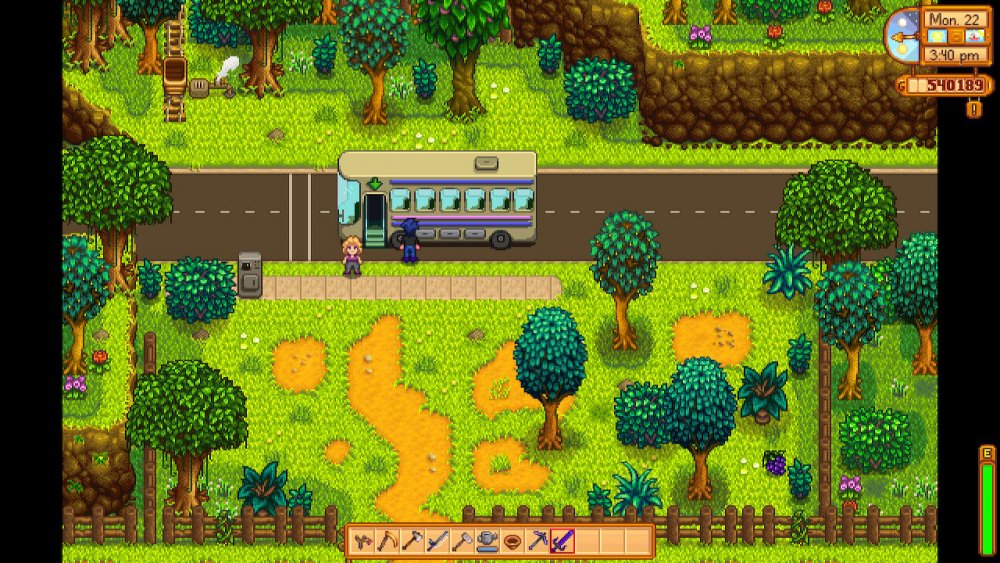Pick the hammer in the hotbar

coord(461,541)
